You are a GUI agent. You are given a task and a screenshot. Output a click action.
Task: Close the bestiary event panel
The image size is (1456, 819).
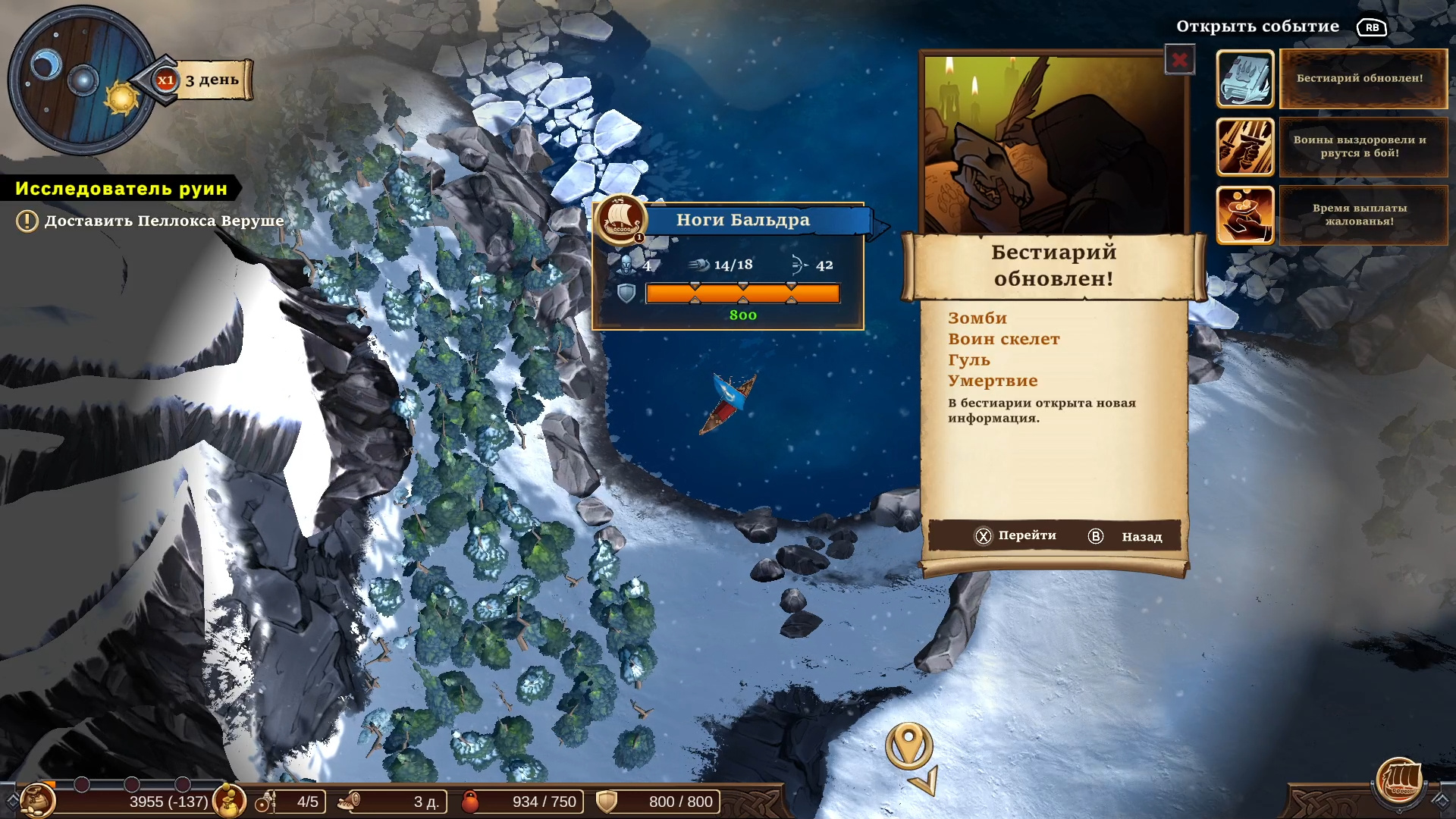pos(1179,60)
